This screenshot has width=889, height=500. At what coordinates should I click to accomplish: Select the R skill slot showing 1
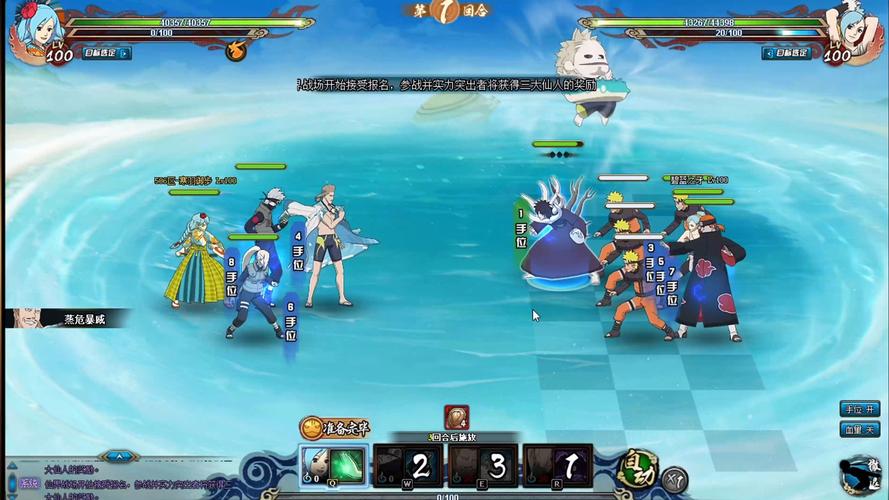tap(557, 465)
